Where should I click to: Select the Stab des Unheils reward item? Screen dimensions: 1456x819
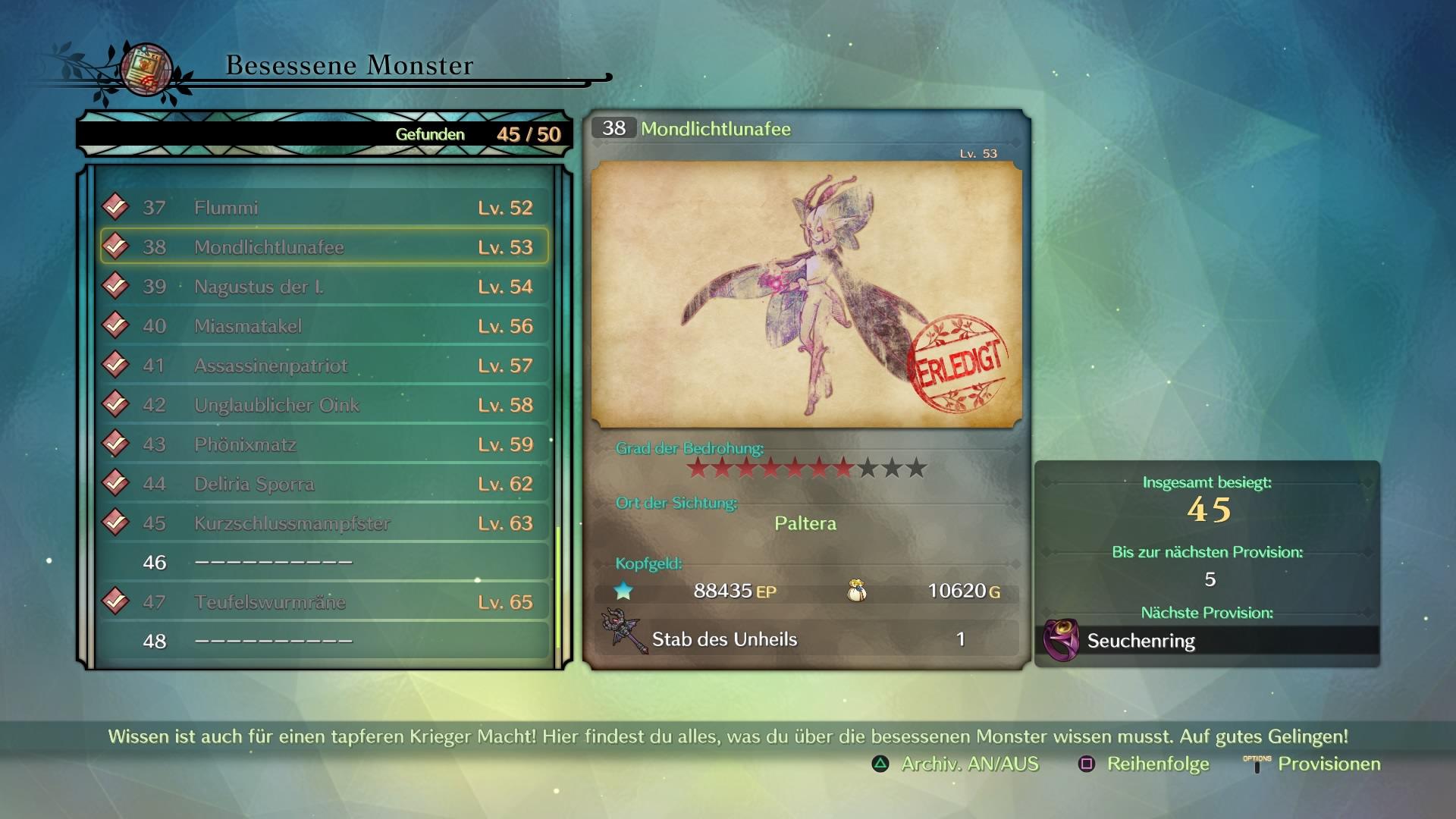806,639
